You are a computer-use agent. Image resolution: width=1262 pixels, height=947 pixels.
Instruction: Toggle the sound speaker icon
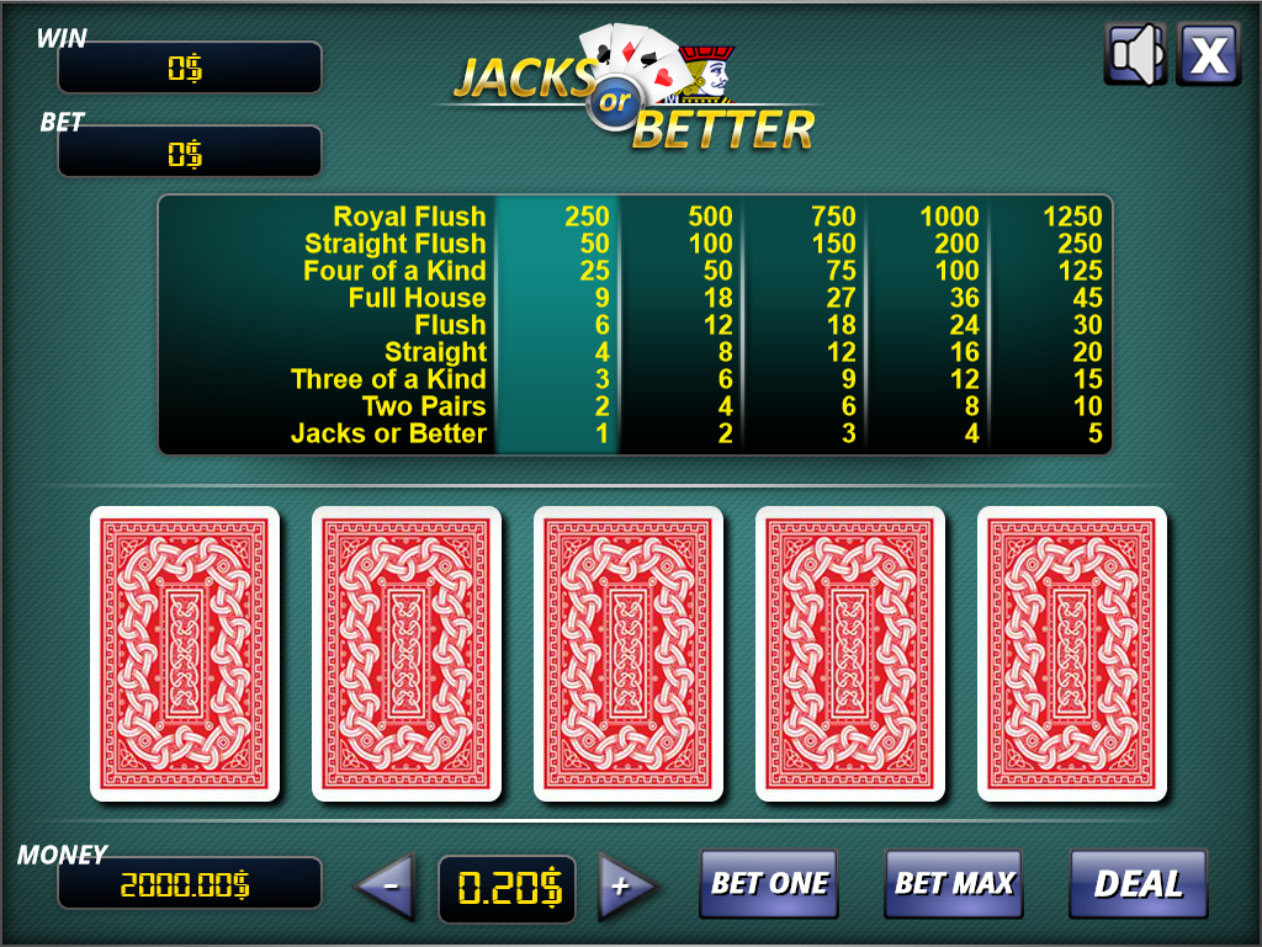coord(1135,54)
